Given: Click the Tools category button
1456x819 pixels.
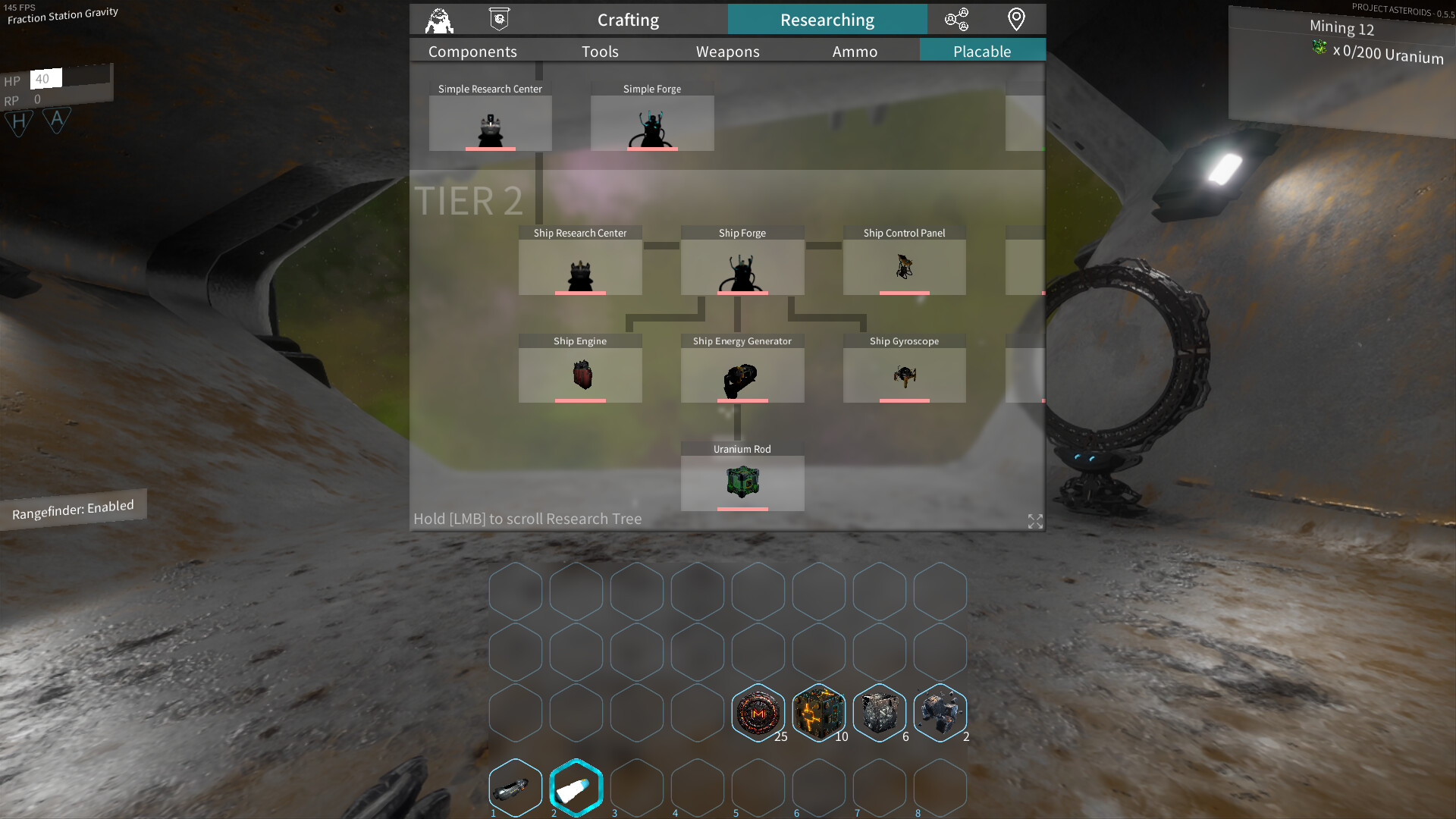Looking at the screenshot, I should tap(600, 51).
